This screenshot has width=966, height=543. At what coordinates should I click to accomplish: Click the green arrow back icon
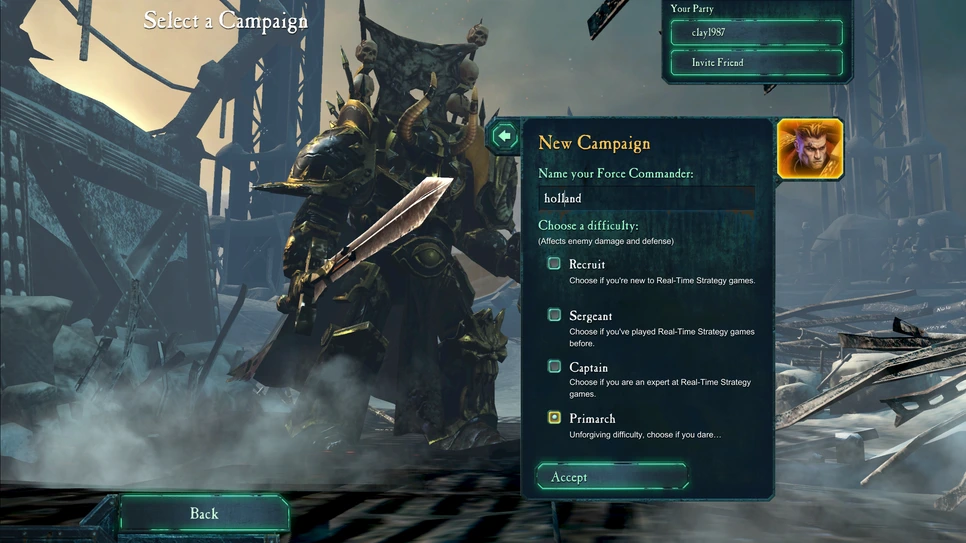[504, 135]
